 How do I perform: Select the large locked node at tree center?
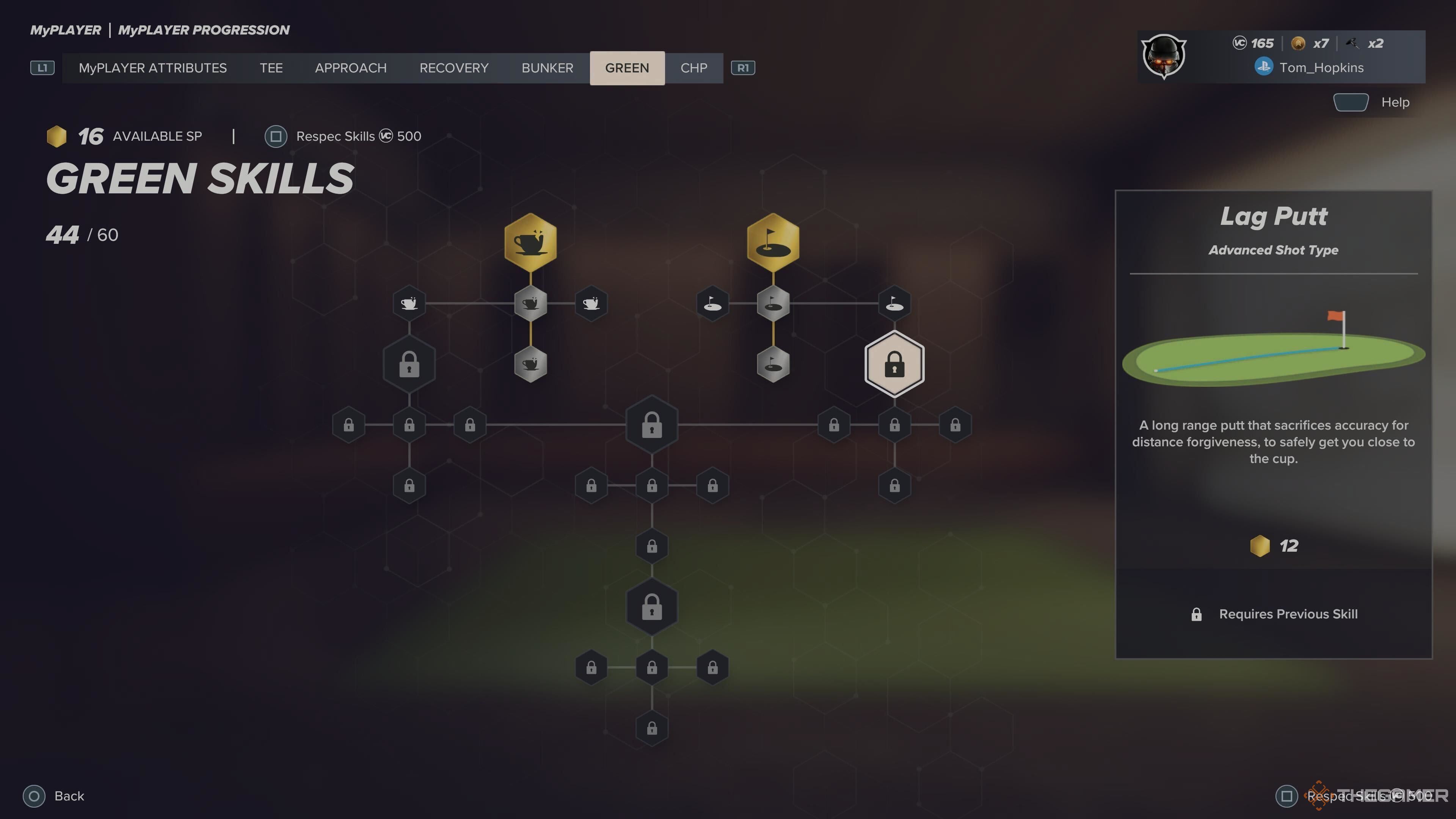652,425
